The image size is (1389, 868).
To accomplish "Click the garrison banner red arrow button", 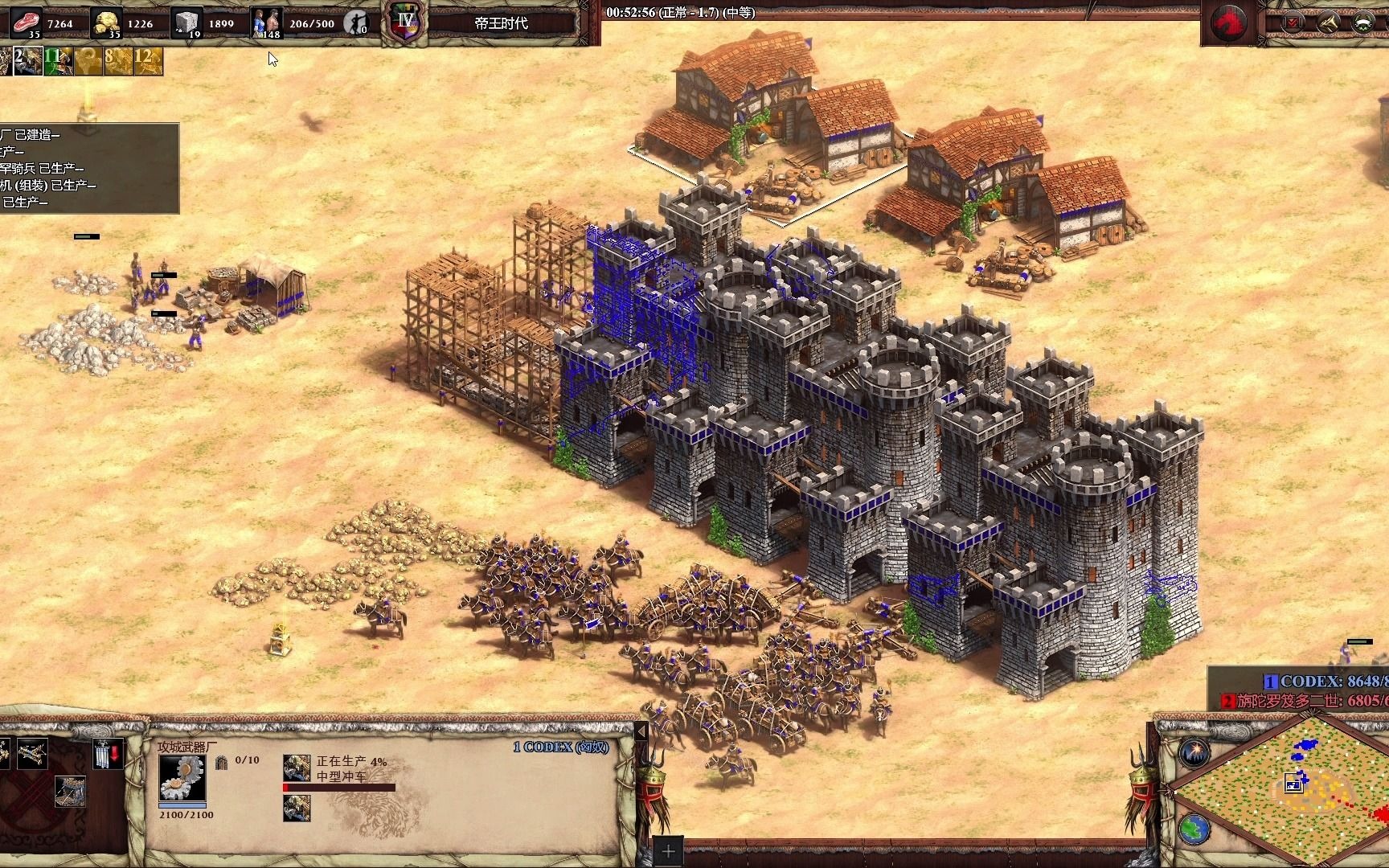I will pos(107,754).
